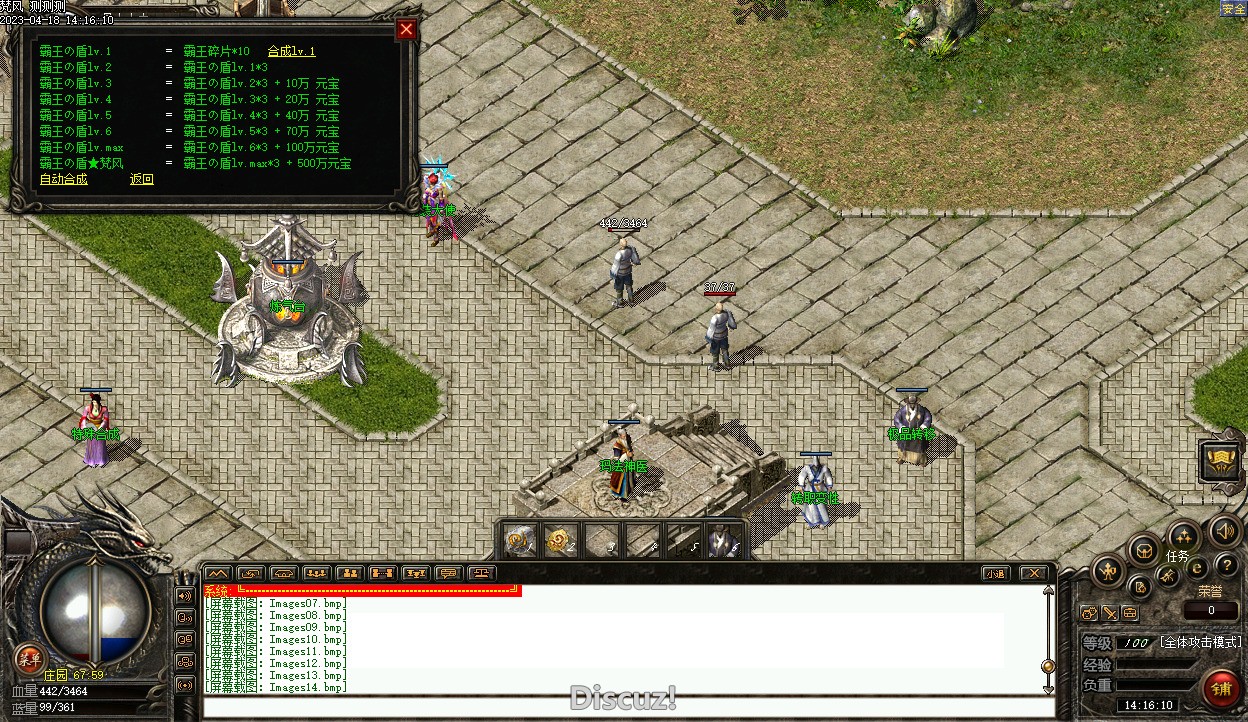Open the red 铺 shop button

pos(1220,689)
